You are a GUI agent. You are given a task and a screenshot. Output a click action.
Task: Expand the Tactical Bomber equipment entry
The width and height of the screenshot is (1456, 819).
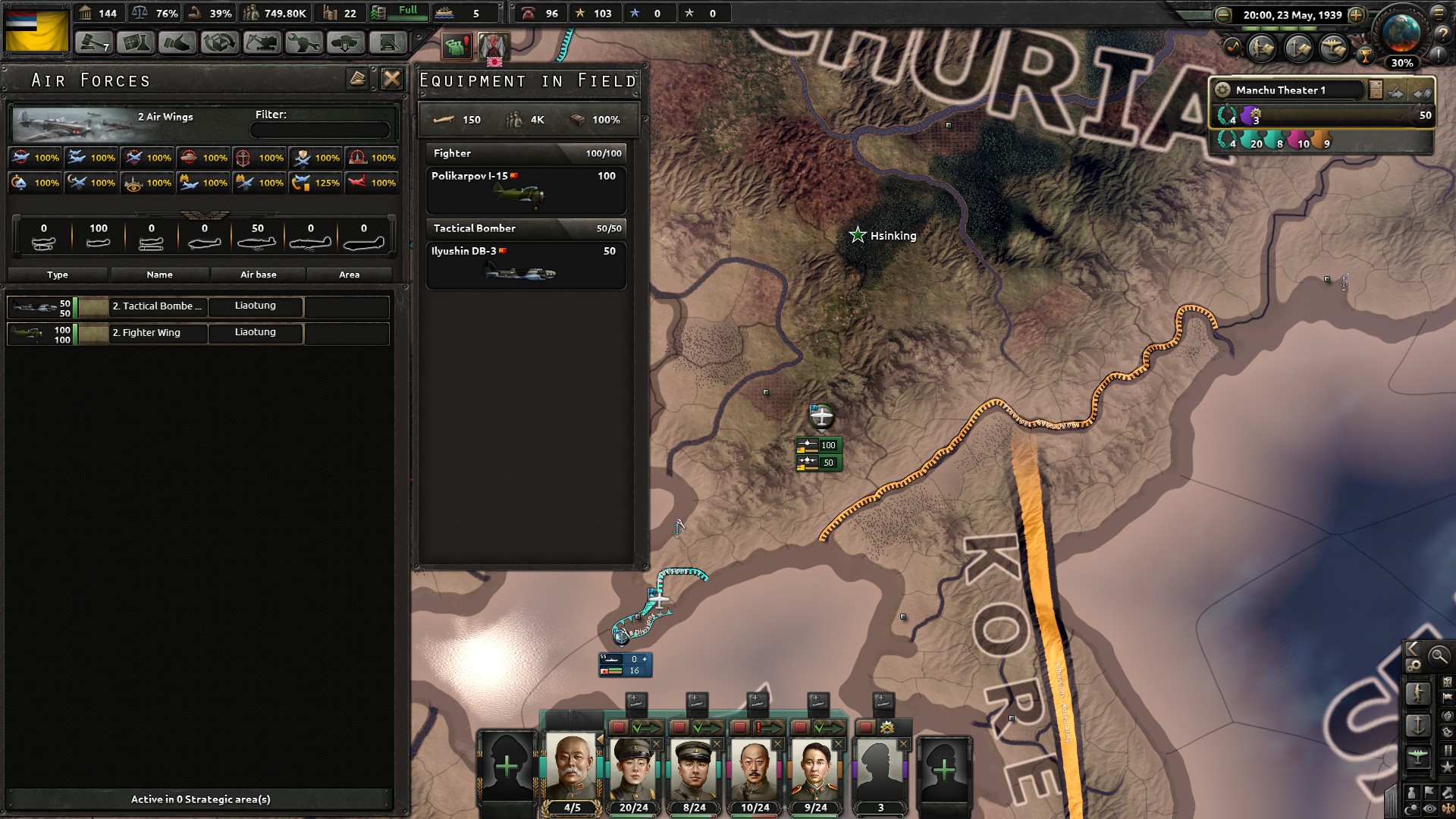[x=526, y=229]
